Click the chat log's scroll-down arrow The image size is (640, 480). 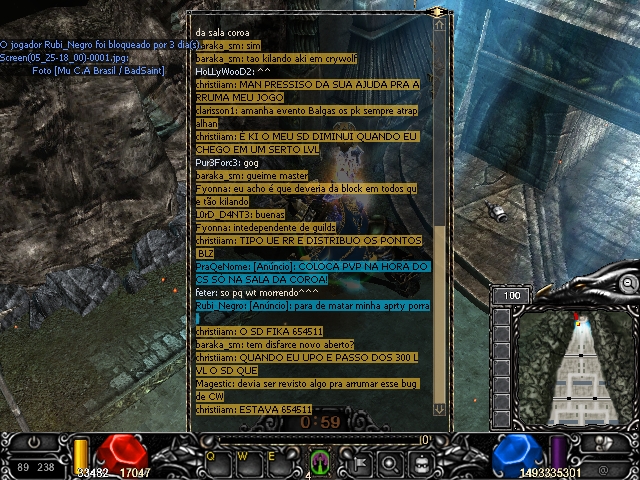point(439,409)
